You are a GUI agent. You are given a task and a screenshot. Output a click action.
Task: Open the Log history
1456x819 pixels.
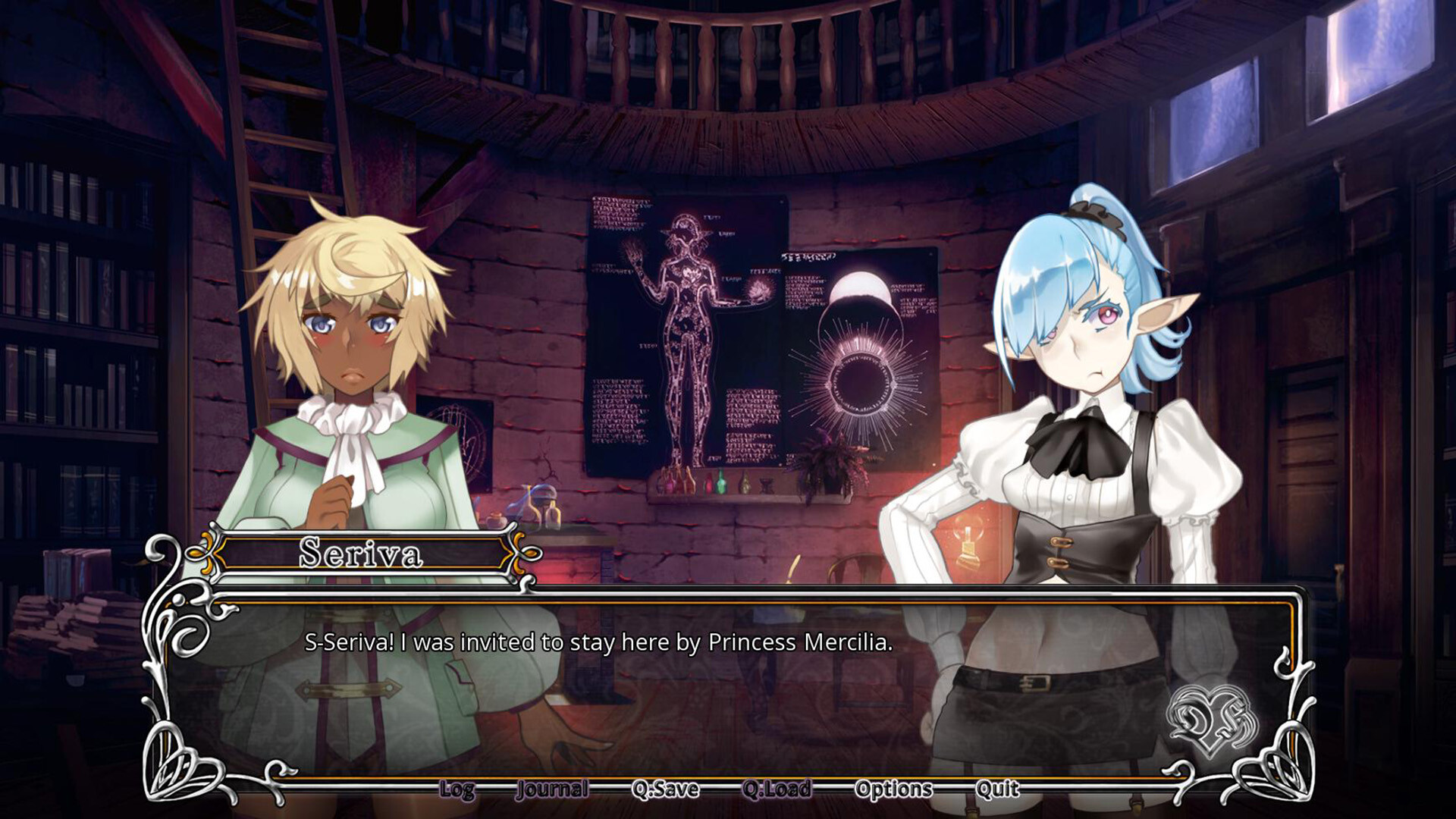456,790
